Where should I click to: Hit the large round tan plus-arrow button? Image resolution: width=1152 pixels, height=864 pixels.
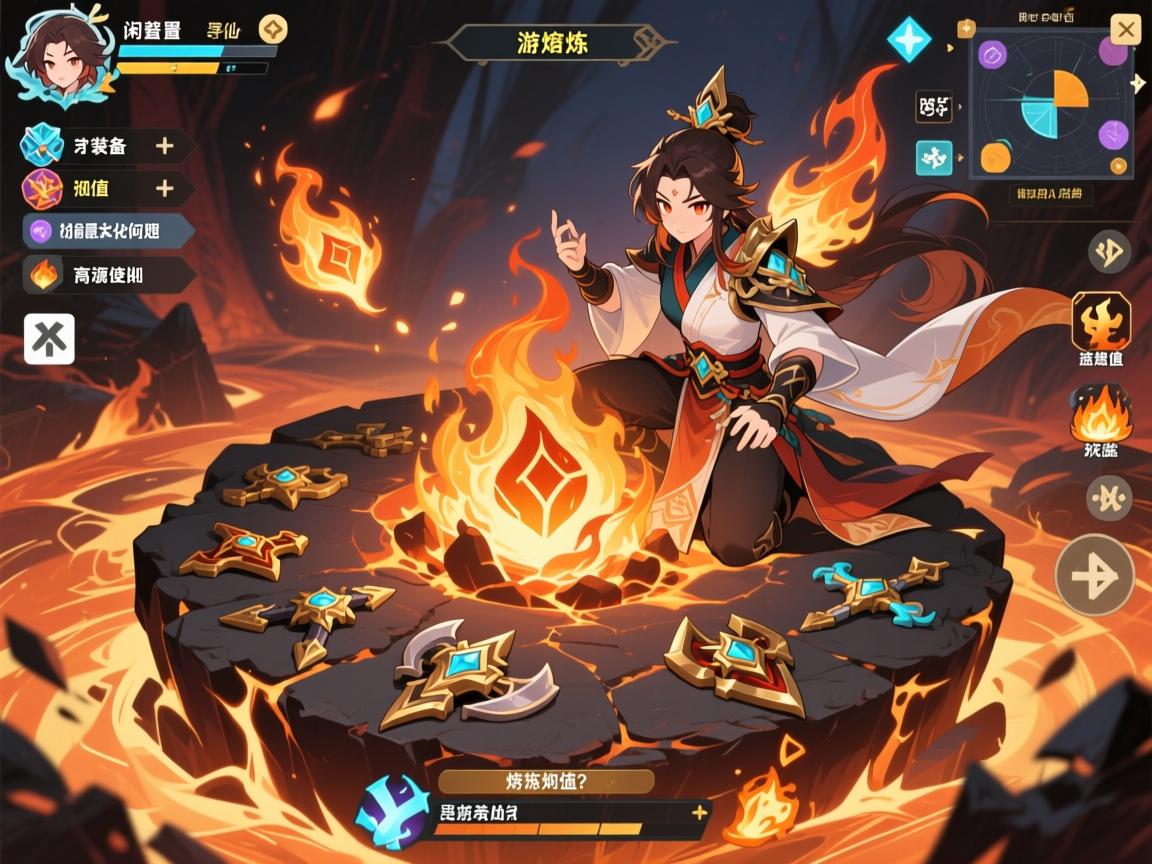tap(1095, 575)
